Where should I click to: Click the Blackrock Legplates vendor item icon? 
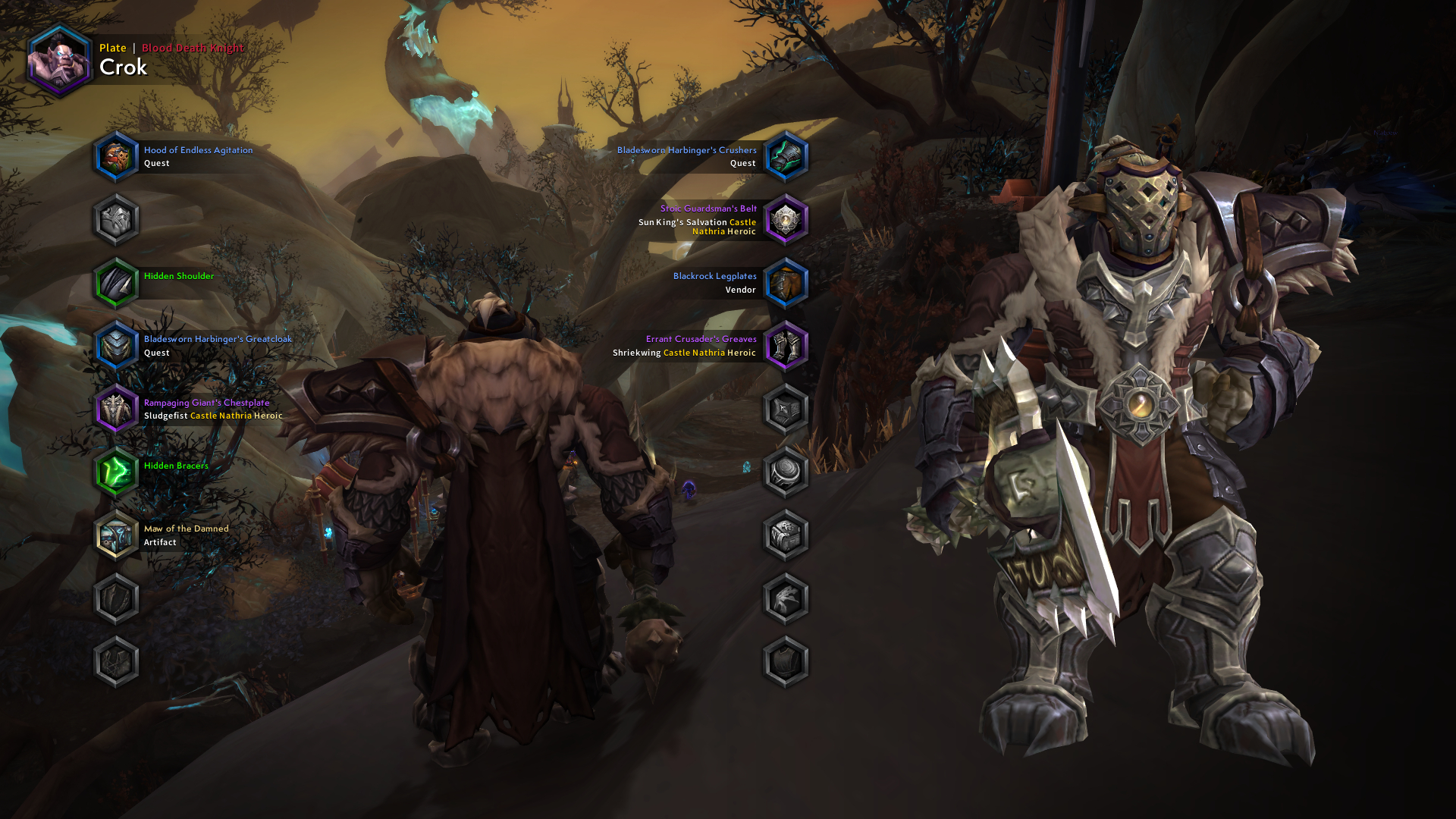tap(786, 282)
